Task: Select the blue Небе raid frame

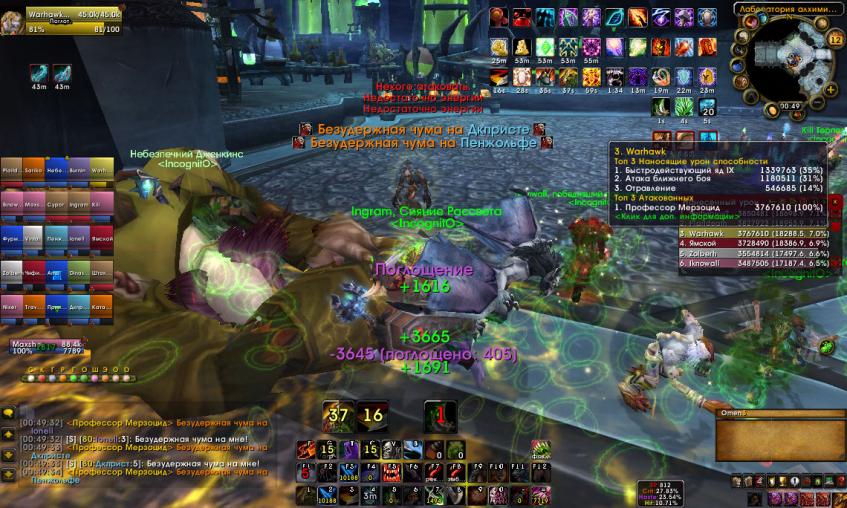Action: pos(57,170)
